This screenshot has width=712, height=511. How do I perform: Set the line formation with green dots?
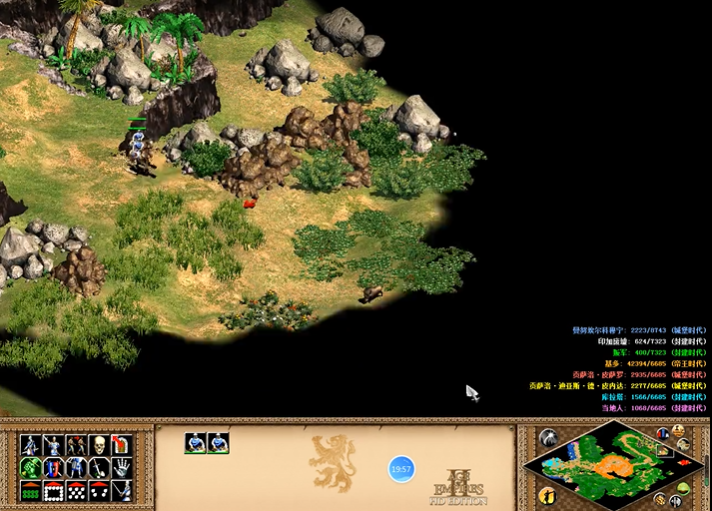tap(30, 491)
